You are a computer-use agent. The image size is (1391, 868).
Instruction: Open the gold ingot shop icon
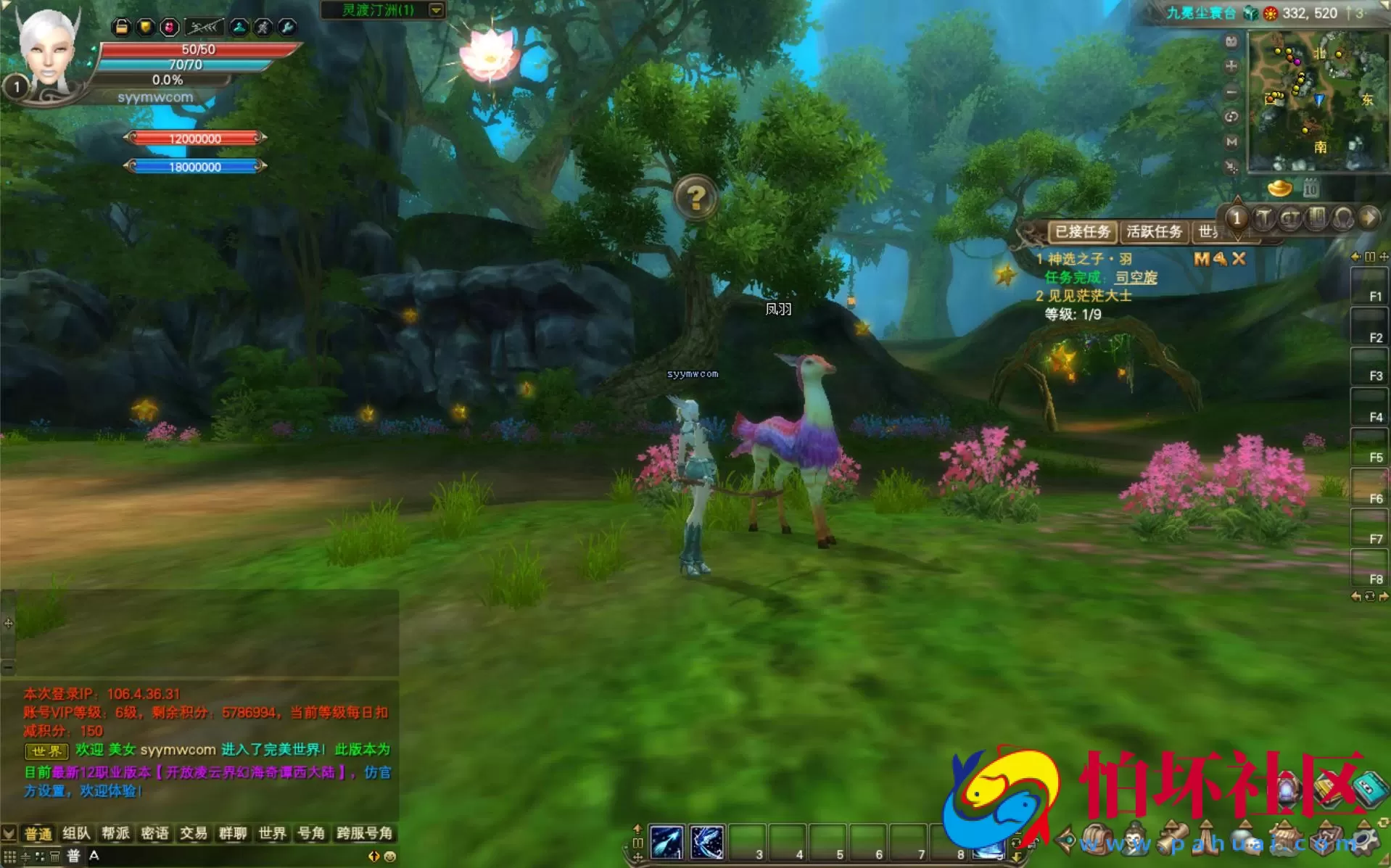1279,189
